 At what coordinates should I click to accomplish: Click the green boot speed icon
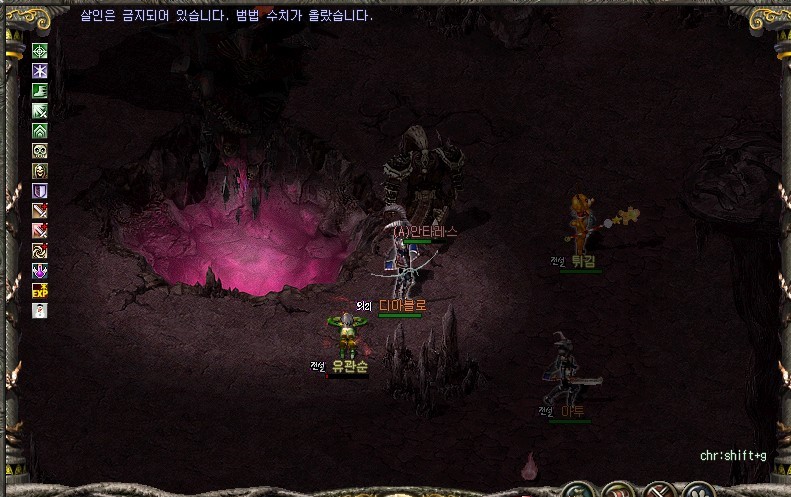40,91
